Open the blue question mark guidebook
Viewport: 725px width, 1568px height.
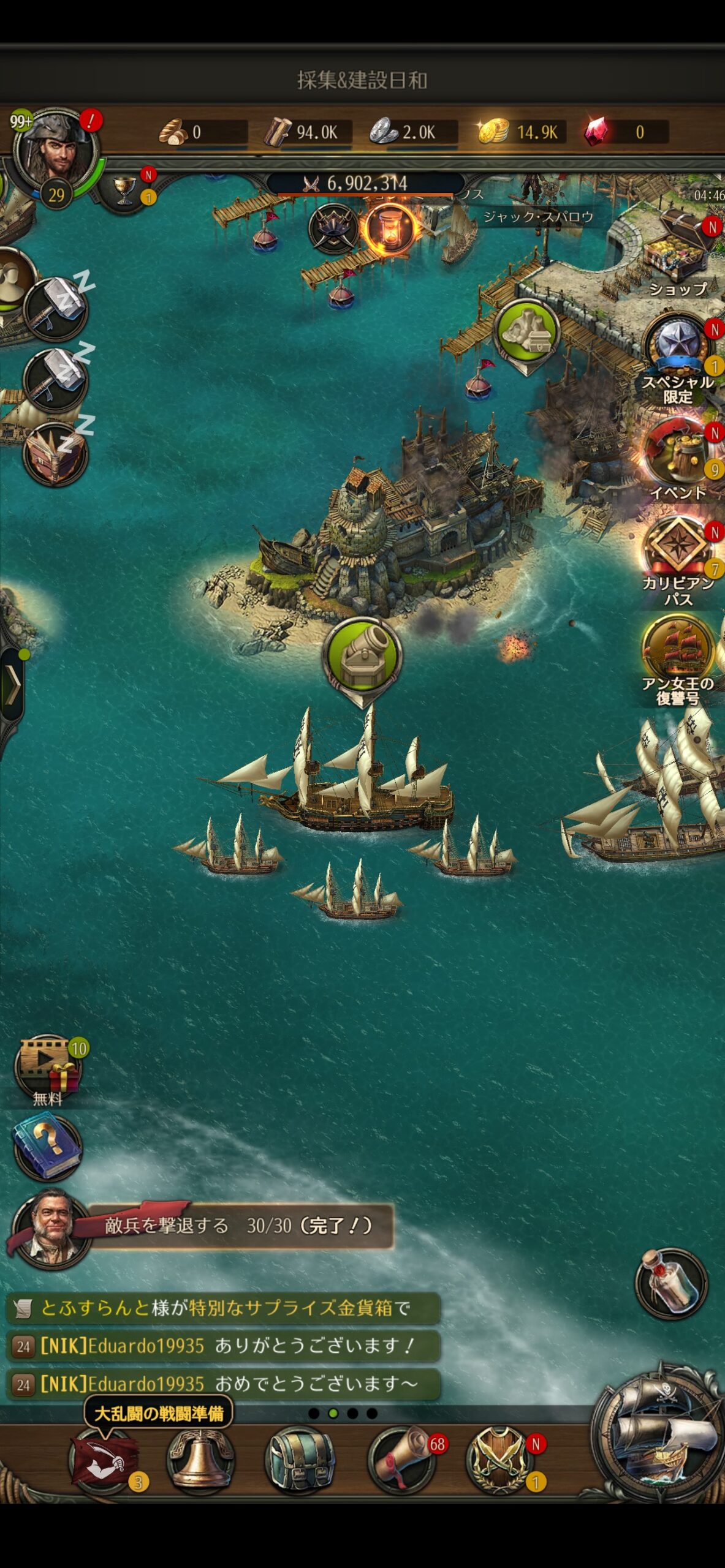[47, 1147]
